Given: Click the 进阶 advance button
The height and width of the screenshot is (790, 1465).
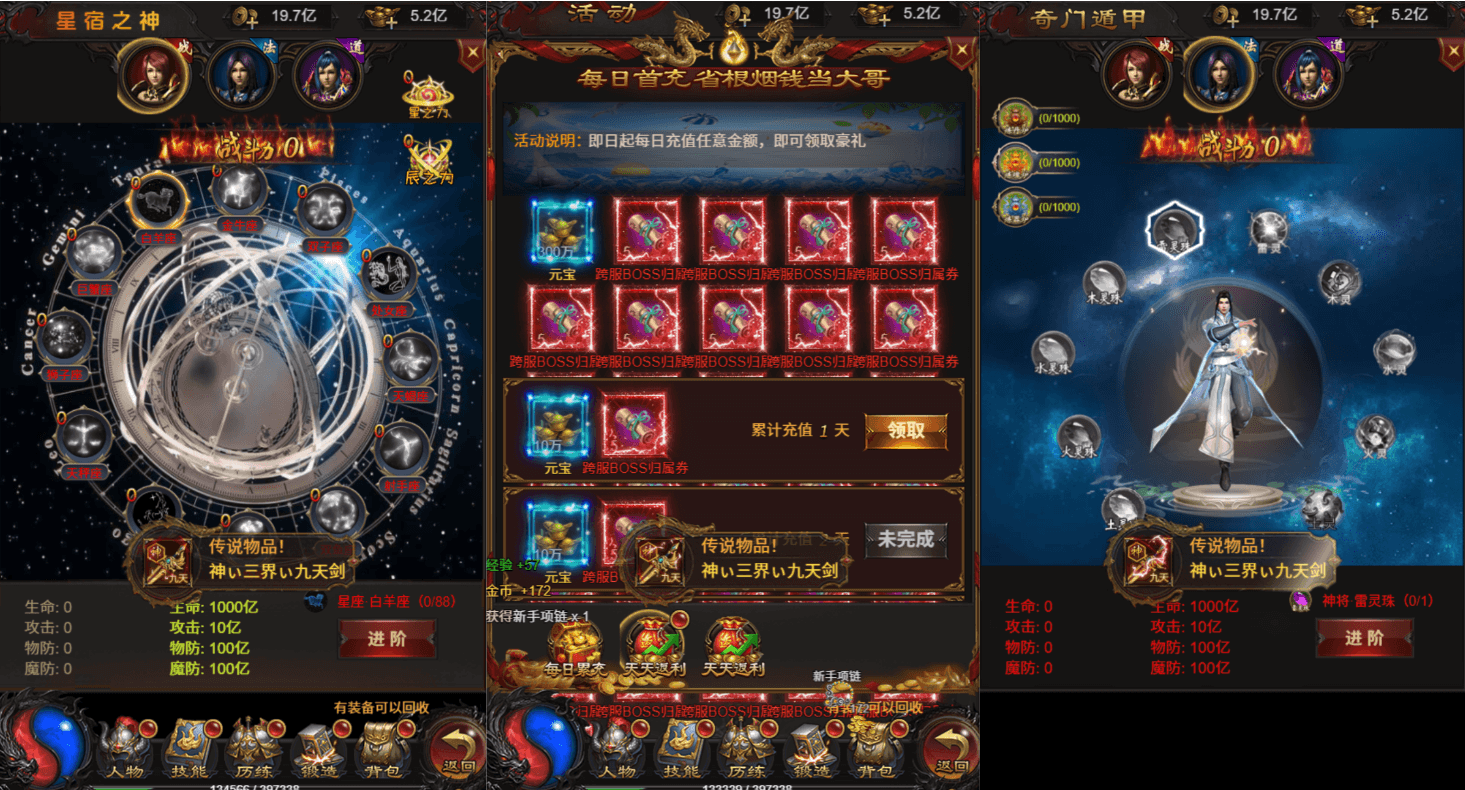Looking at the screenshot, I should coord(388,641).
